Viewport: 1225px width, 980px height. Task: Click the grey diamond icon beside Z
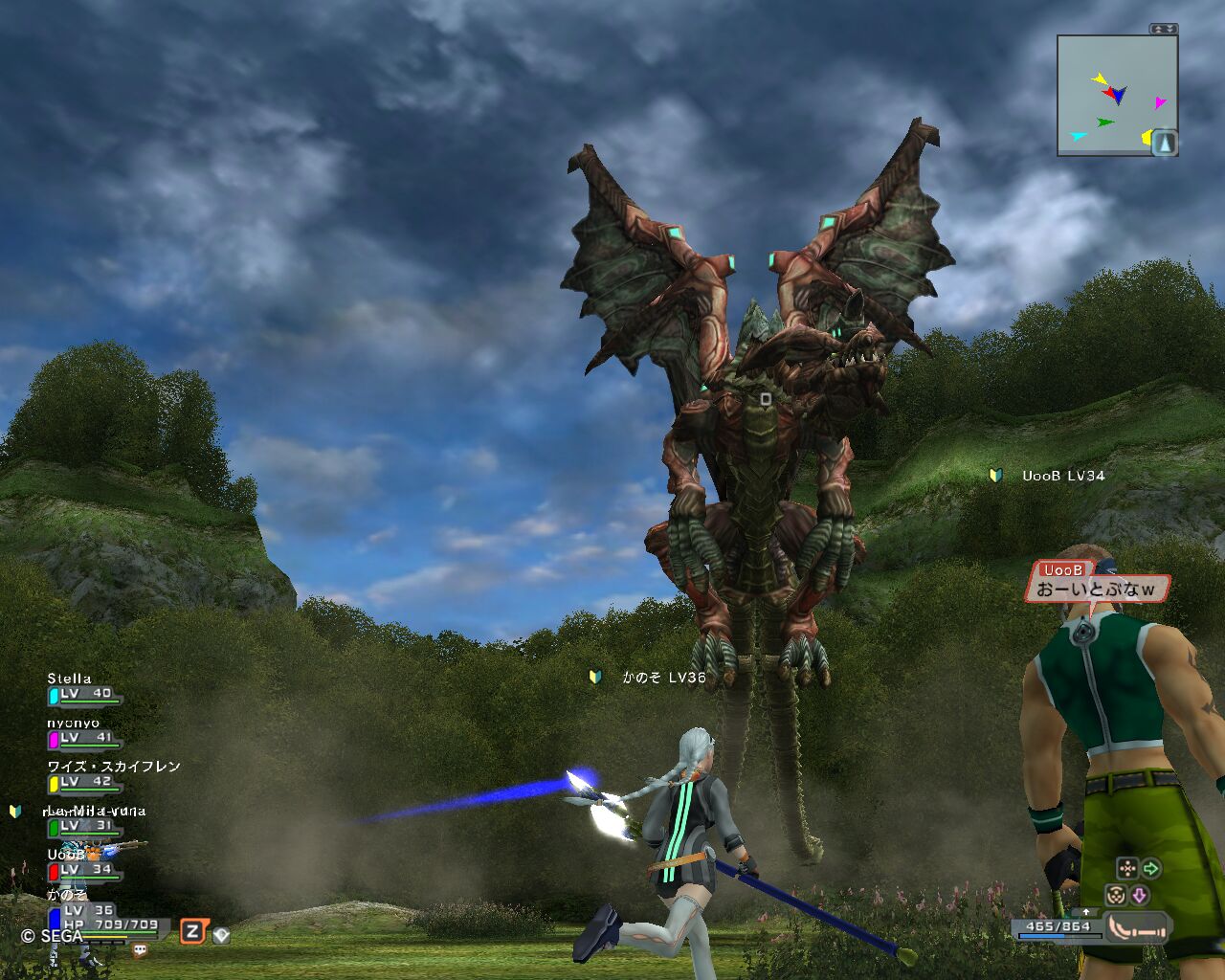pos(221,935)
